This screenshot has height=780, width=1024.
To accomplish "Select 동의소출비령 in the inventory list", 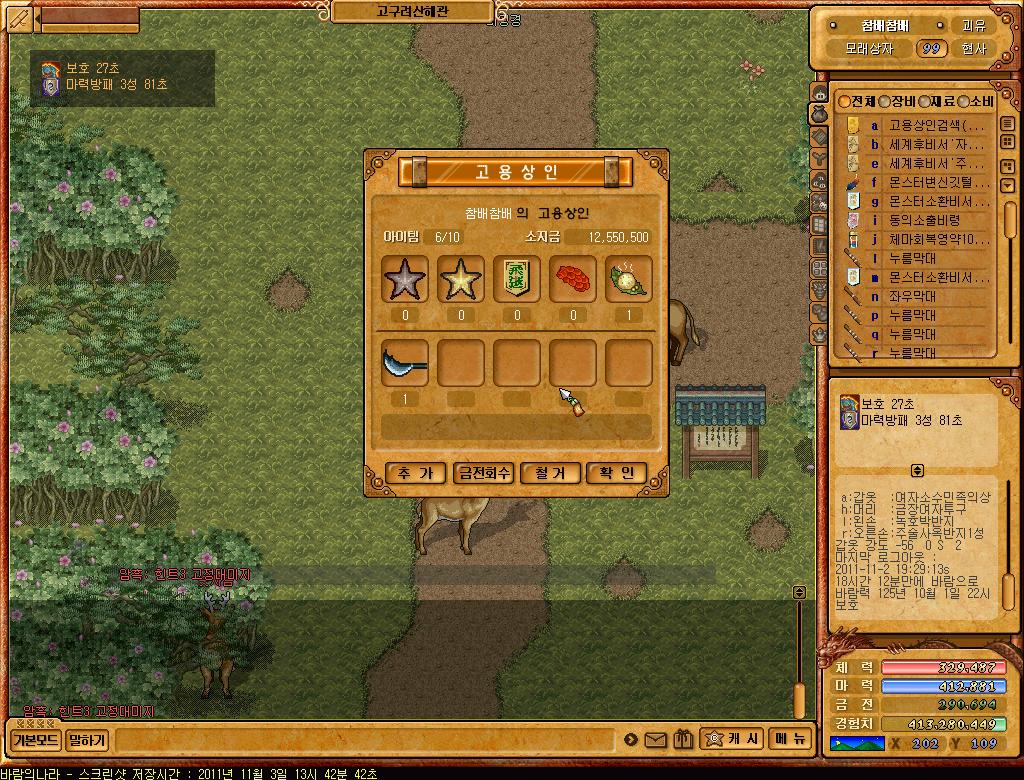I will click(x=924, y=221).
